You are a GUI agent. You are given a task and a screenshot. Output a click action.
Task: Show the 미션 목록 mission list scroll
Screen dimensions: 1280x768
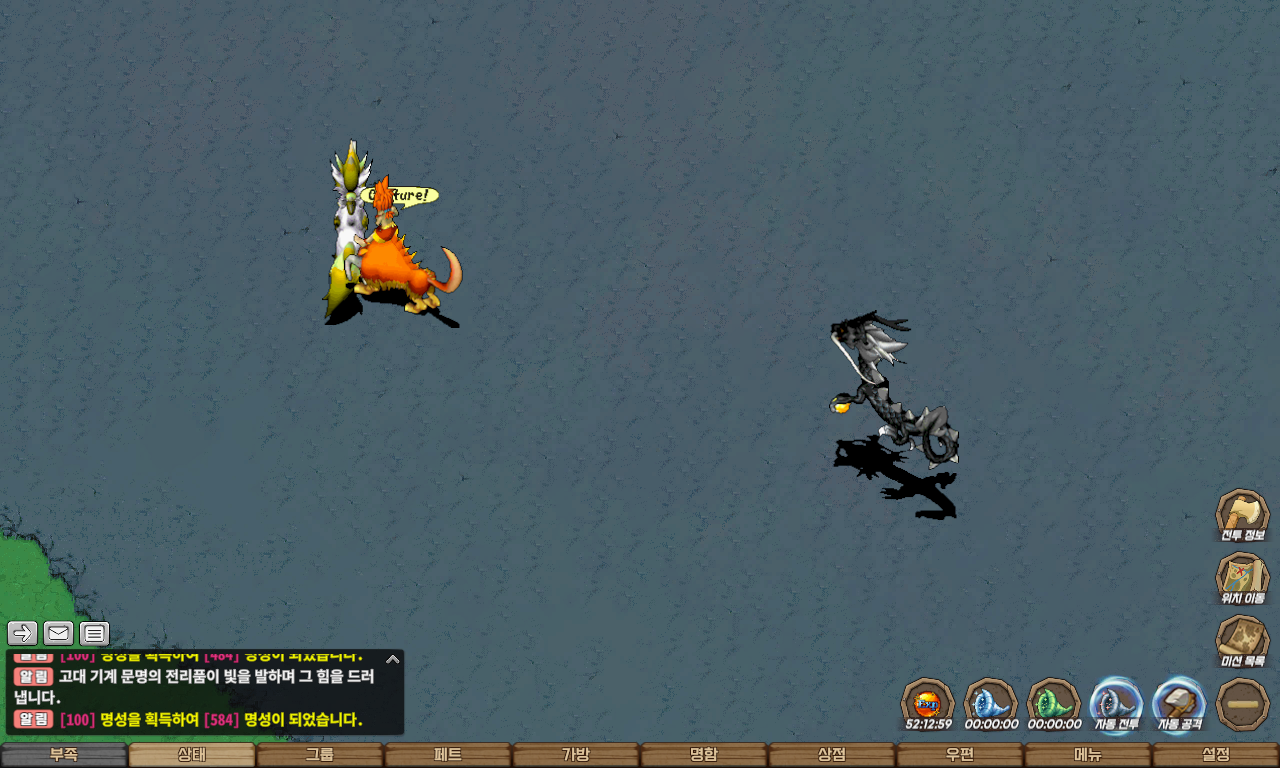point(1242,641)
